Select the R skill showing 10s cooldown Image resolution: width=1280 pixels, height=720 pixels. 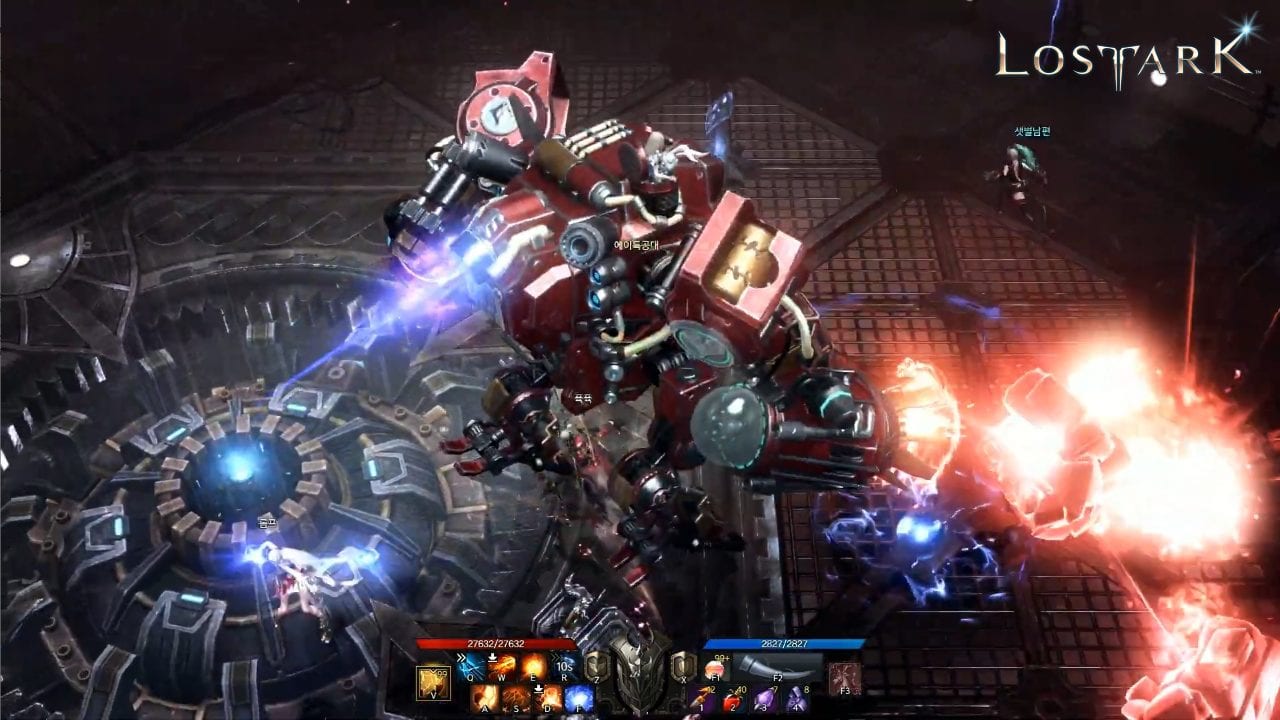(x=566, y=666)
